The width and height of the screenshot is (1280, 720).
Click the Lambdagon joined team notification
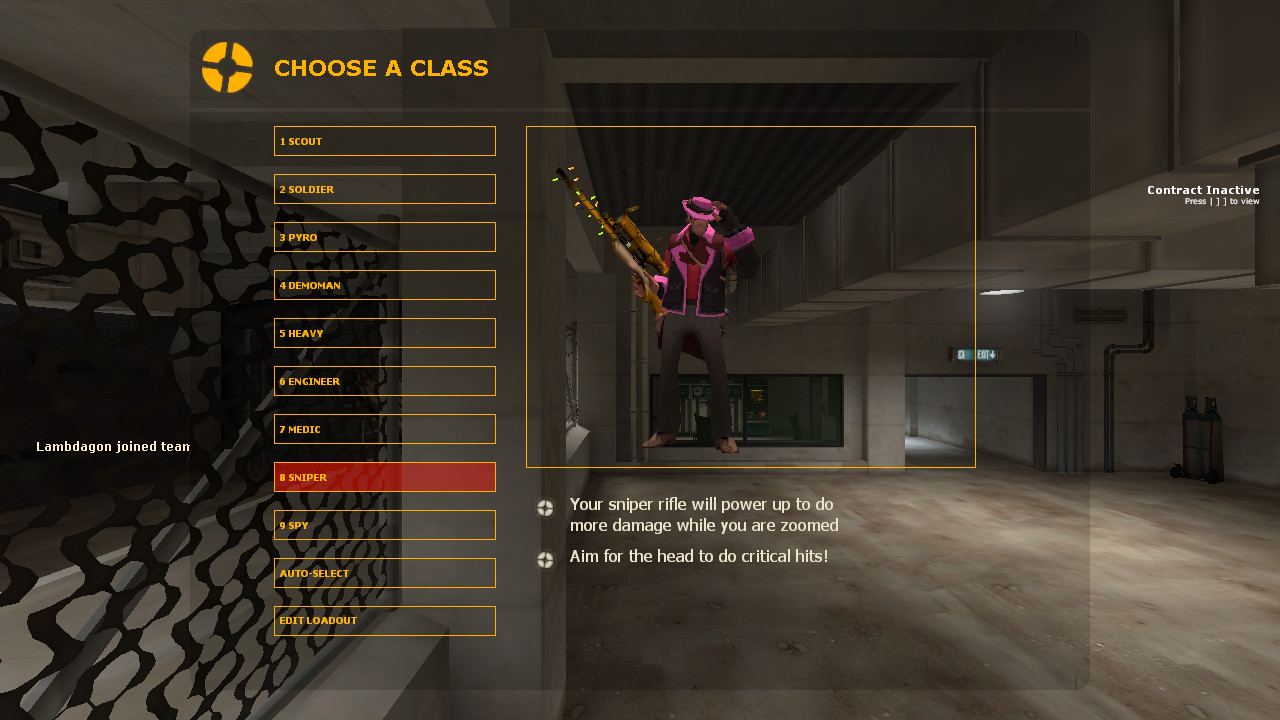click(113, 446)
